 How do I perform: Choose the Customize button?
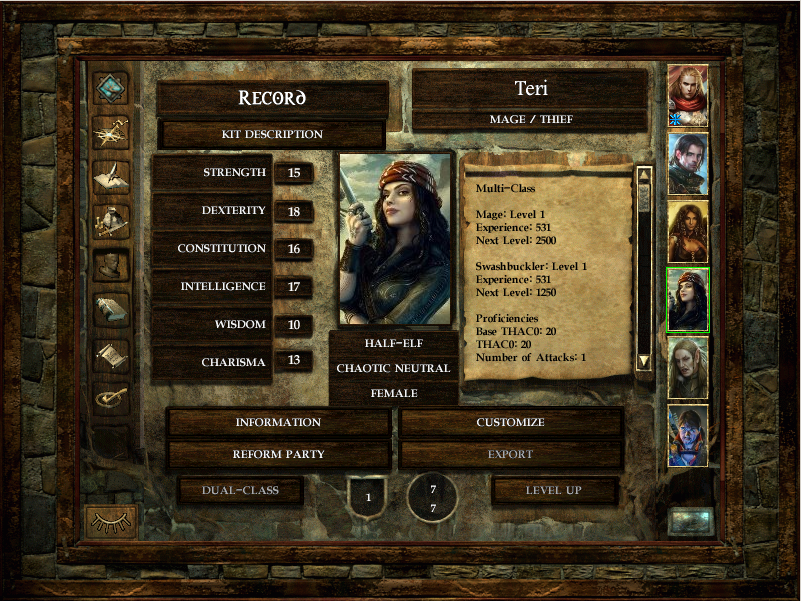tap(510, 423)
